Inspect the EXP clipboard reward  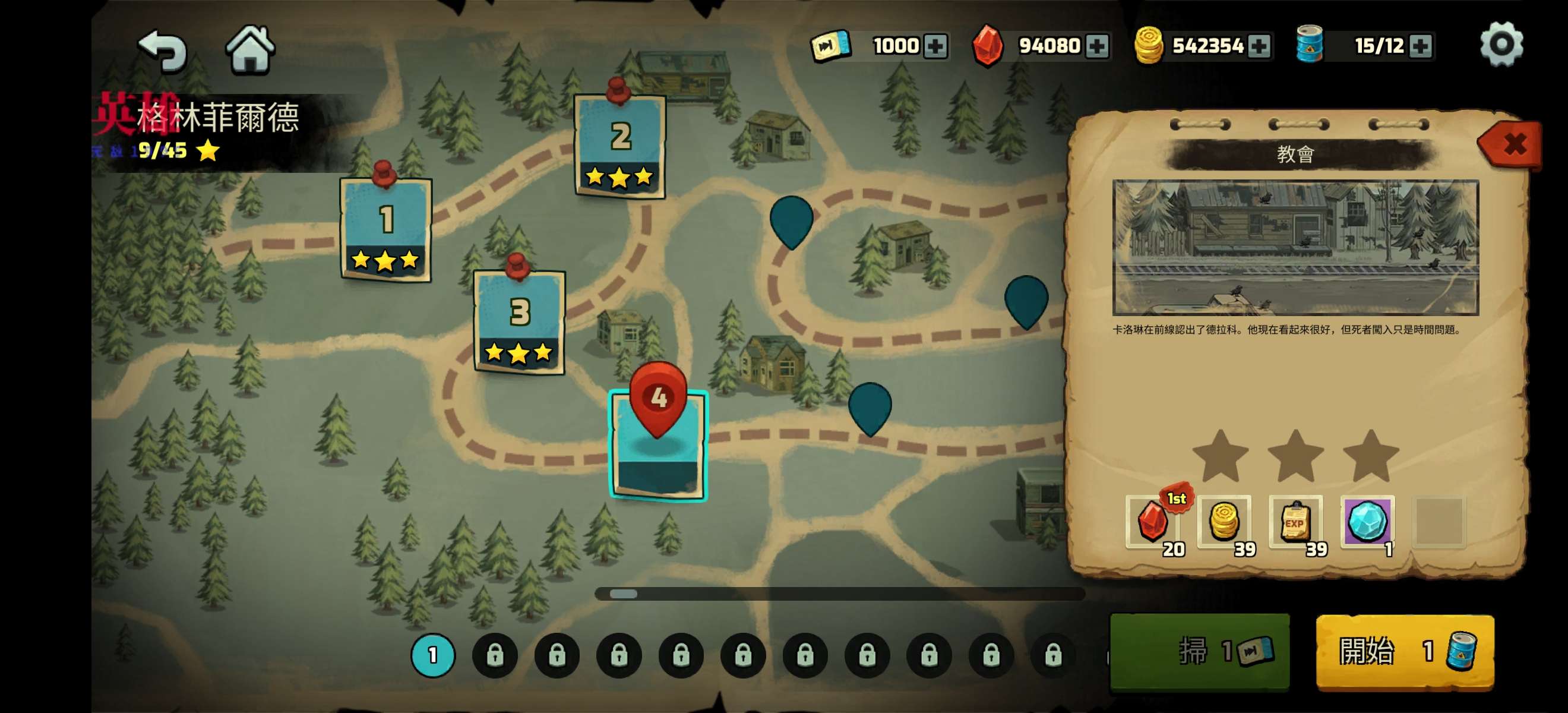point(1295,522)
